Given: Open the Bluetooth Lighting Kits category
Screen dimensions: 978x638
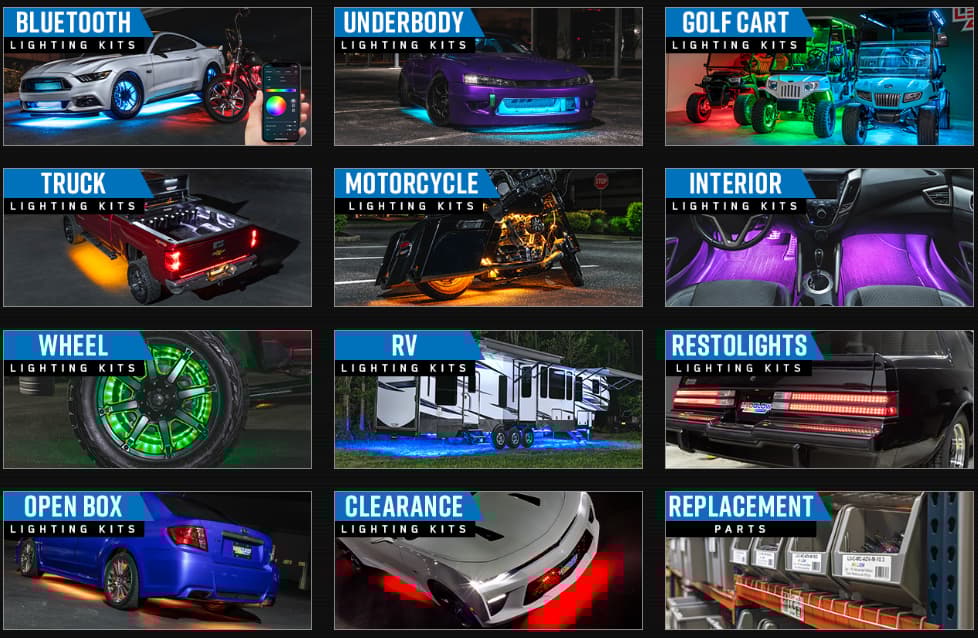Looking at the screenshot, I should 157,77.
